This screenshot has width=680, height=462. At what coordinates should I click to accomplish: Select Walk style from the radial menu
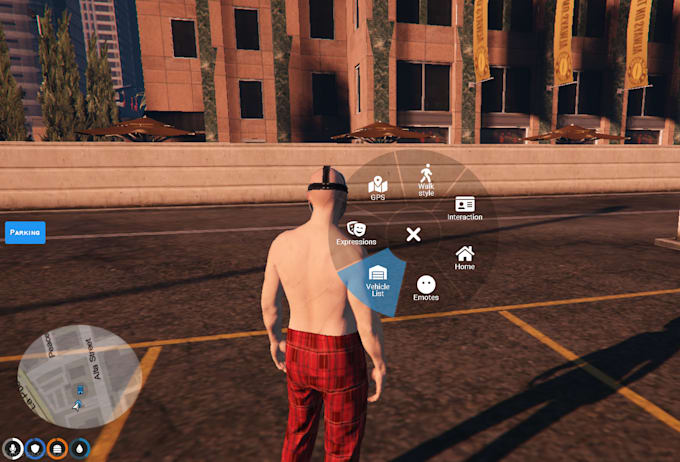(426, 179)
